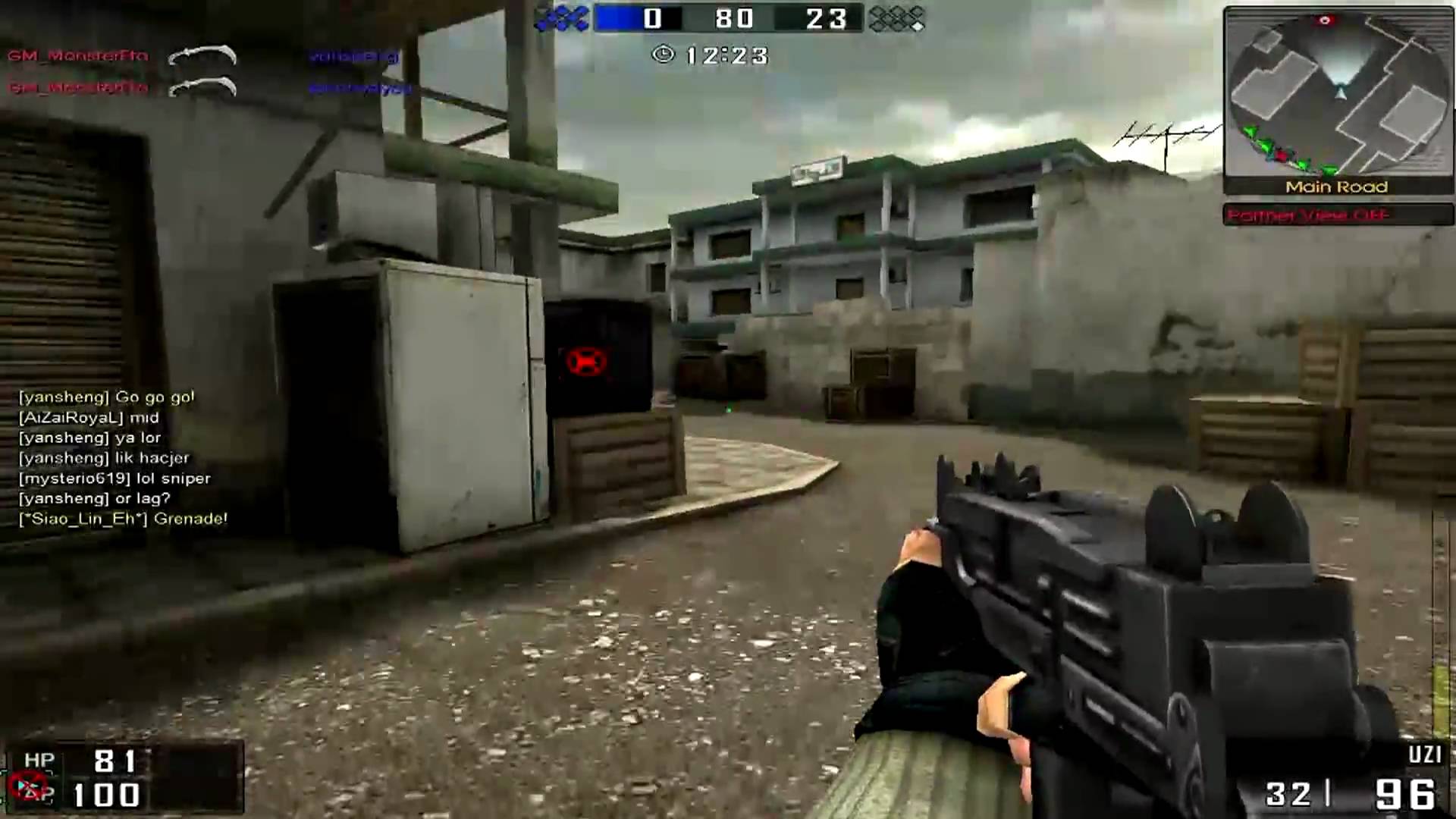Click the blue team emblem beside scoreboard

(x=561, y=19)
